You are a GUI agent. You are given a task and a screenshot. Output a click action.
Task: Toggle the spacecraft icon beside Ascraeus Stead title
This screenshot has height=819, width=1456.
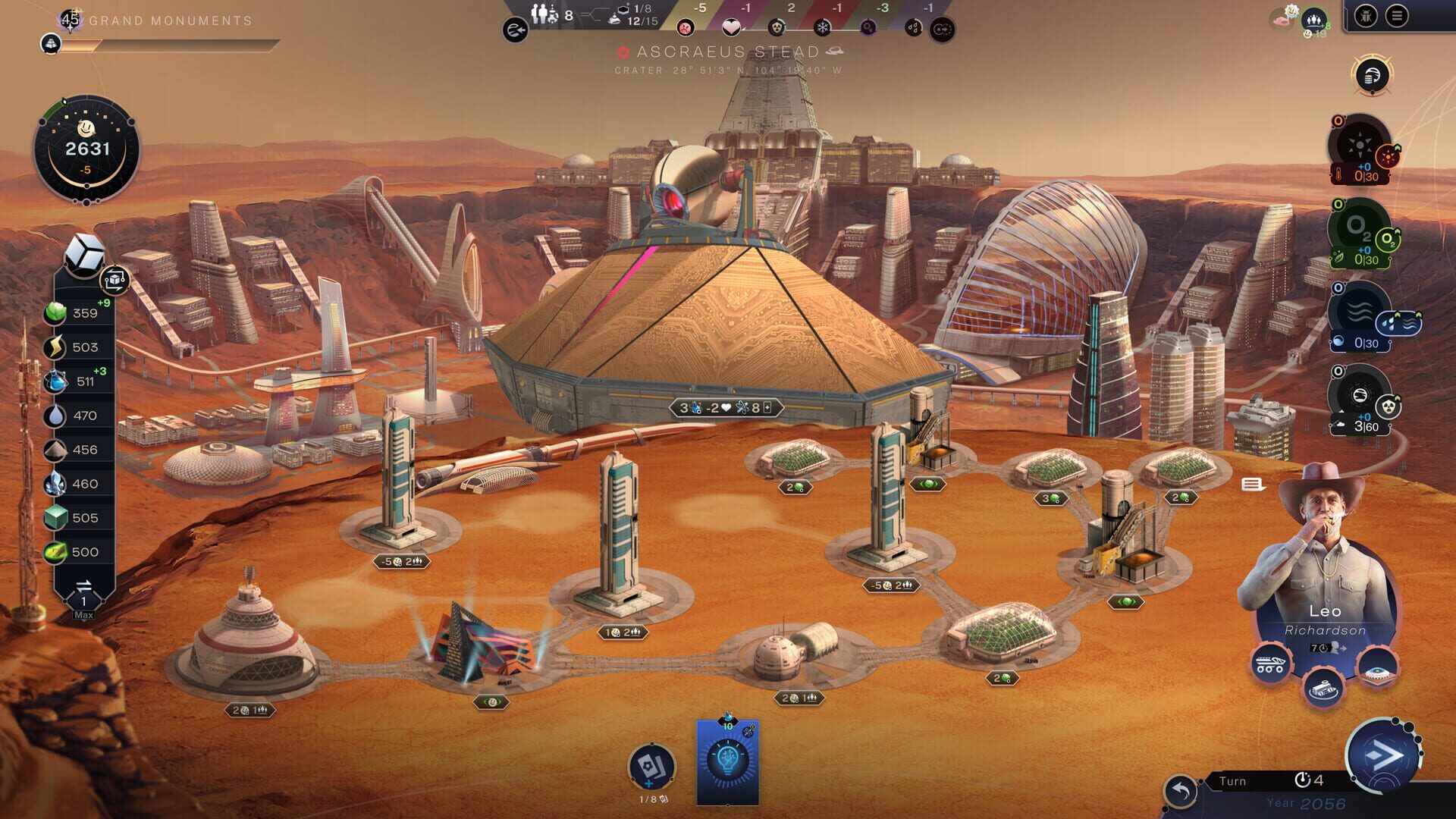tap(833, 52)
